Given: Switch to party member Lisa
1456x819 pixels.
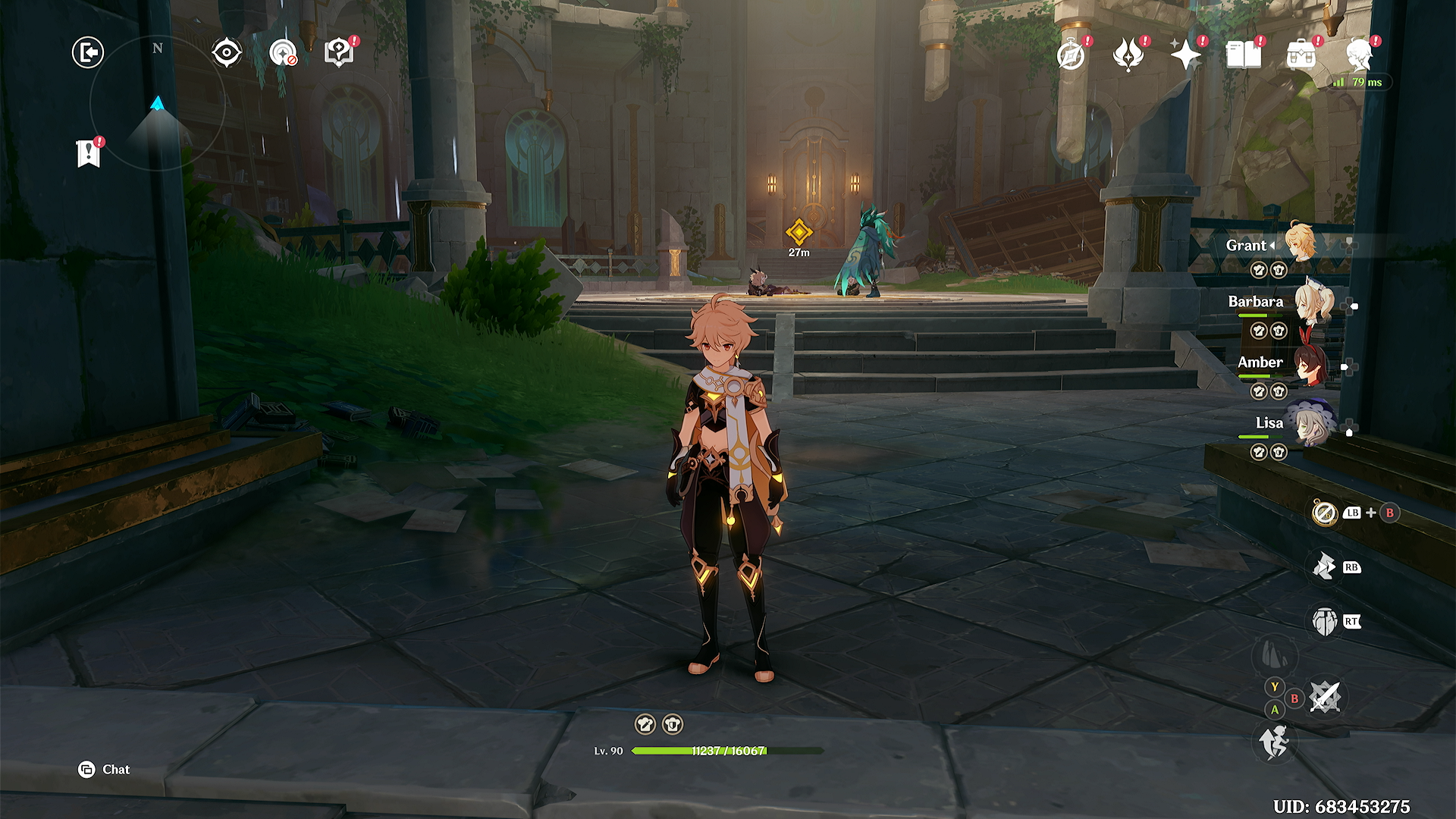Looking at the screenshot, I should point(1310,425).
